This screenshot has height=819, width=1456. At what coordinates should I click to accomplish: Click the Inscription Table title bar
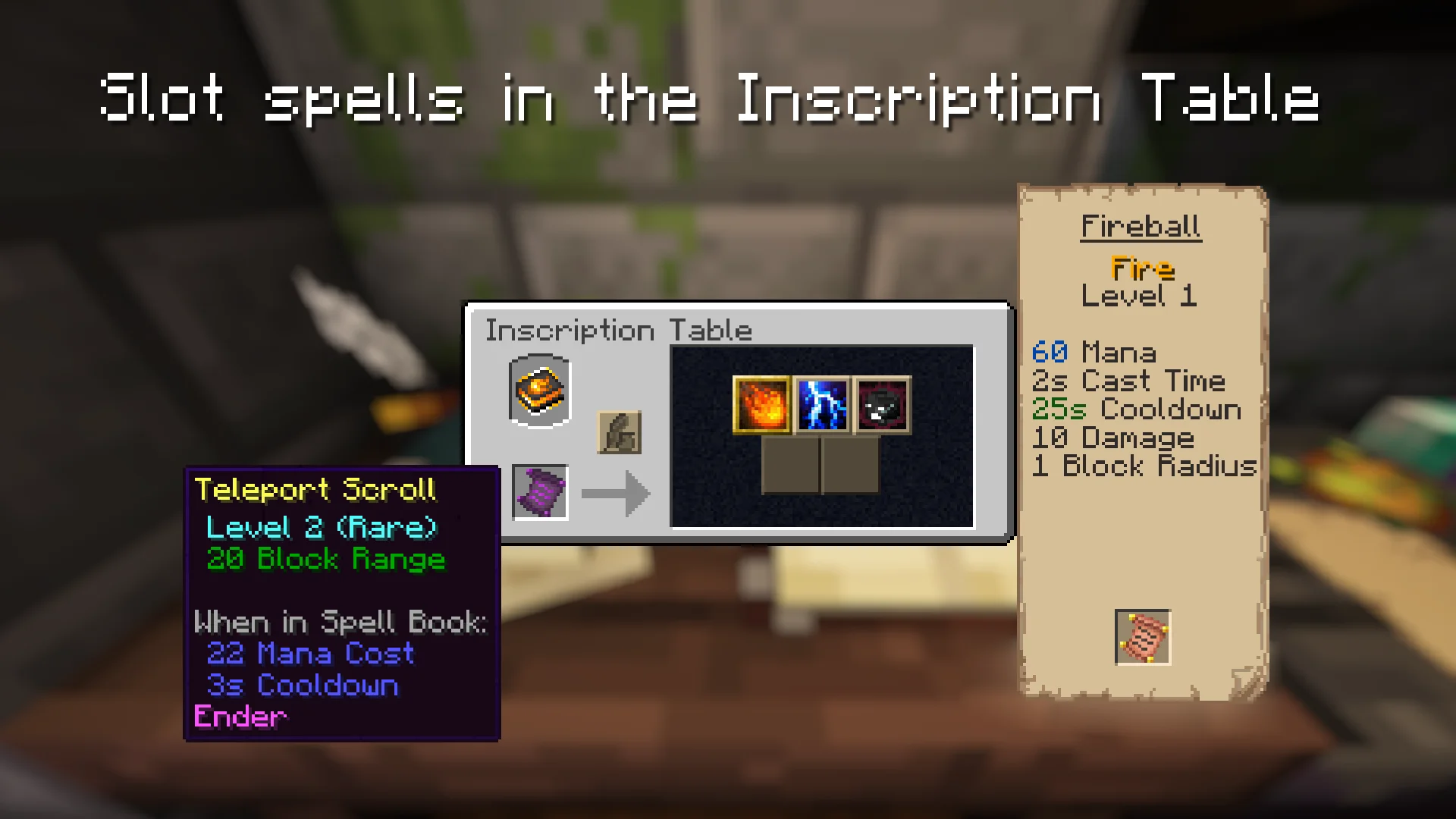click(x=619, y=330)
